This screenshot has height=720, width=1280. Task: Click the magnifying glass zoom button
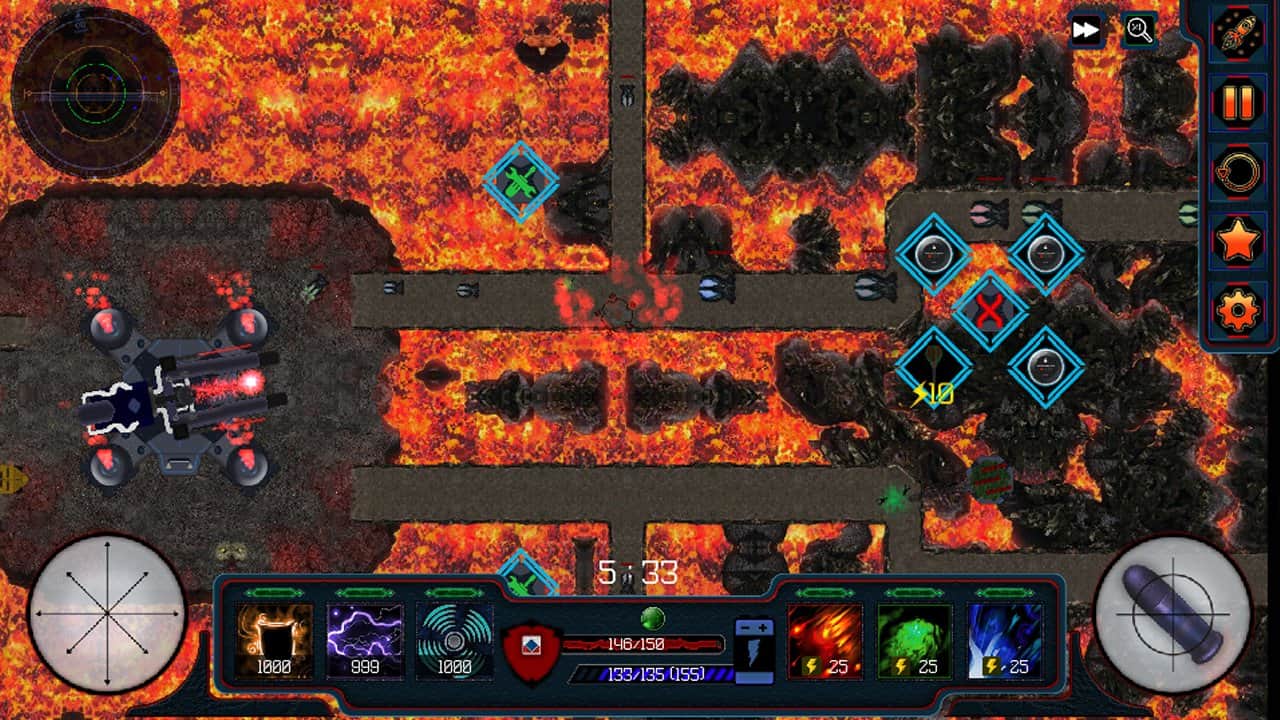coord(1139,30)
